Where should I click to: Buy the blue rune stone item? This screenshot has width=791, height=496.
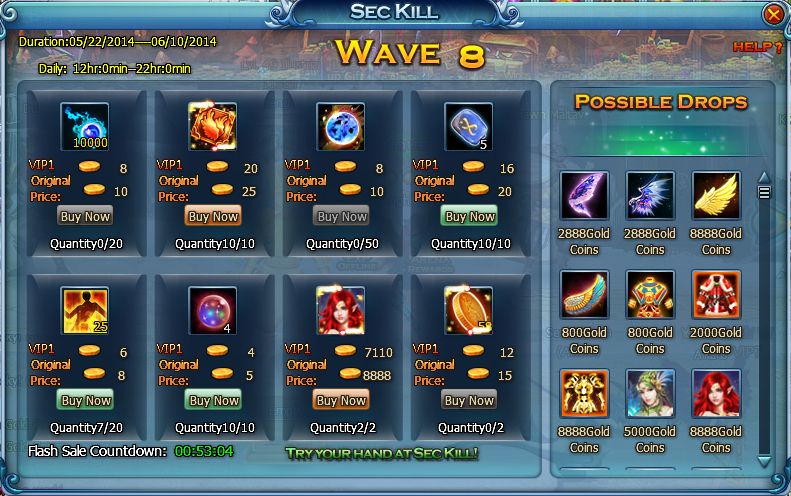coord(469,216)
